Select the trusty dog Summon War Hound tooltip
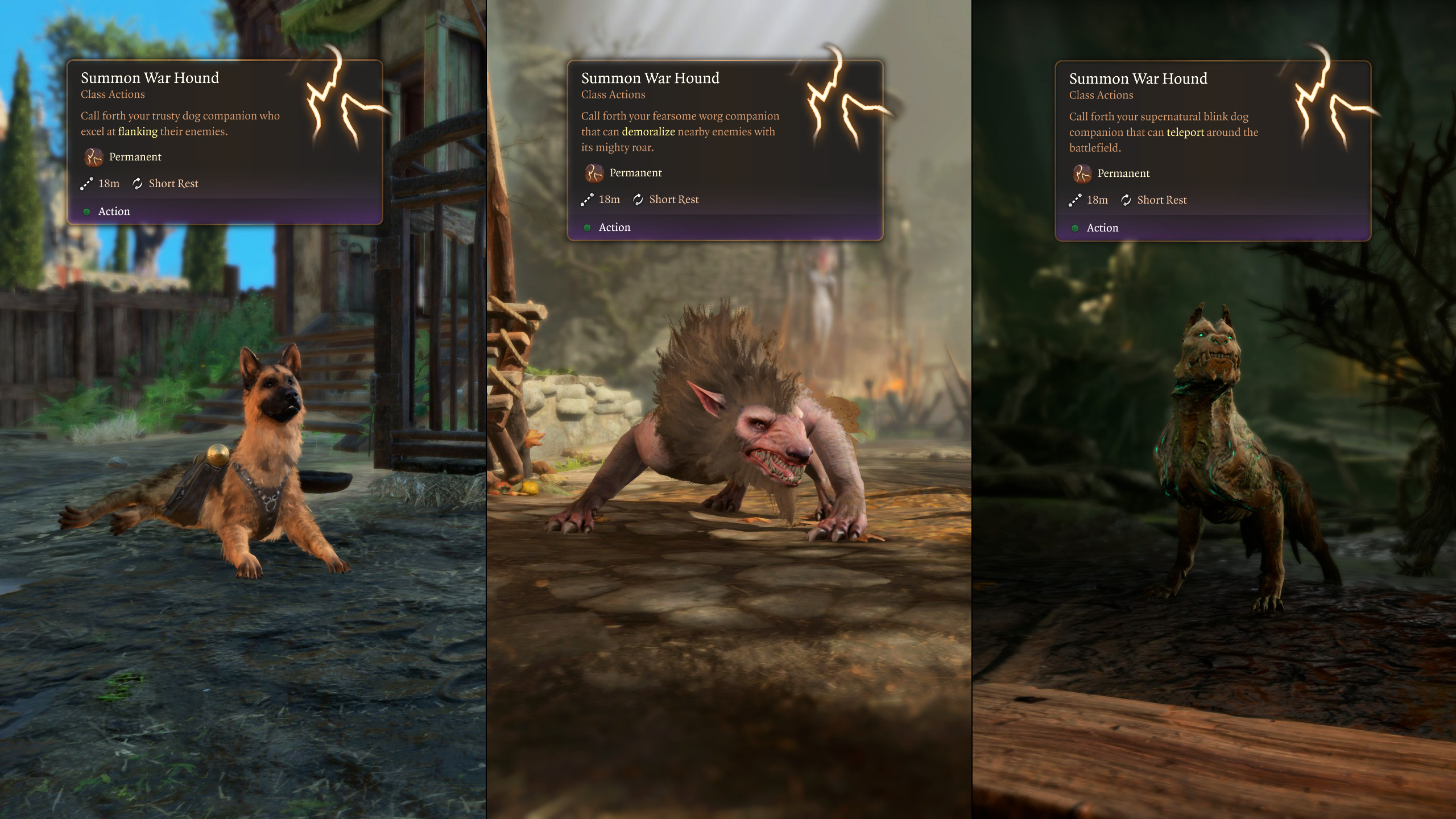 pyautogui.click(x=225, y=142)
